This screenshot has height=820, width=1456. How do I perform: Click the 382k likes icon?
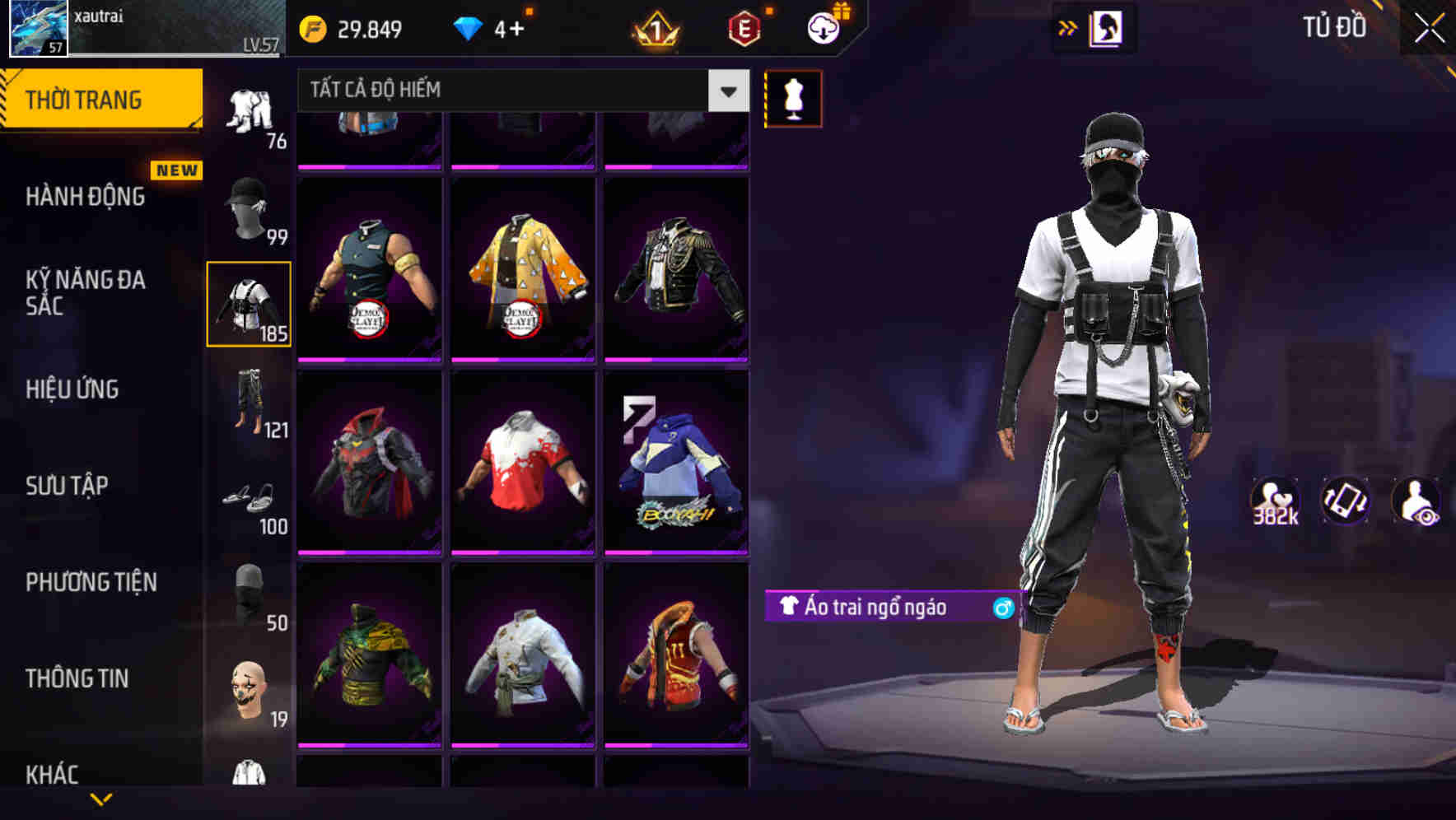click(1275, 501)
